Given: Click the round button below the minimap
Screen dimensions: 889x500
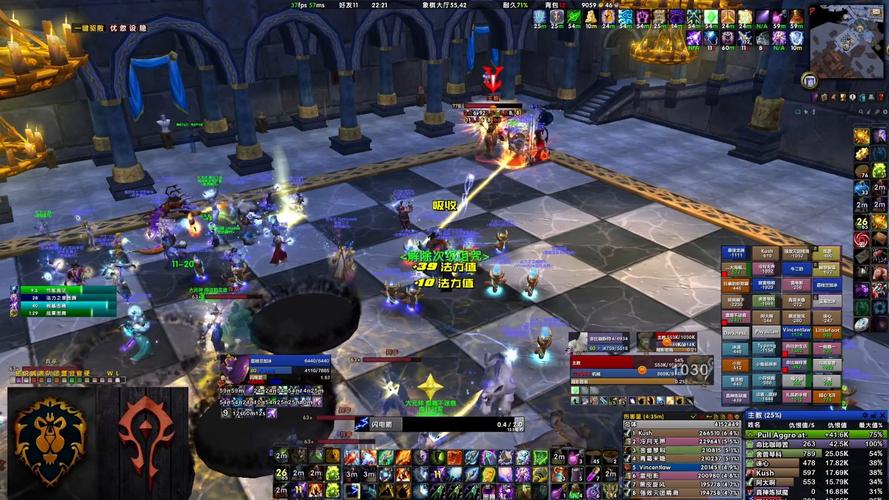Looking at the screenshot, I should click(x=809, y=81).
